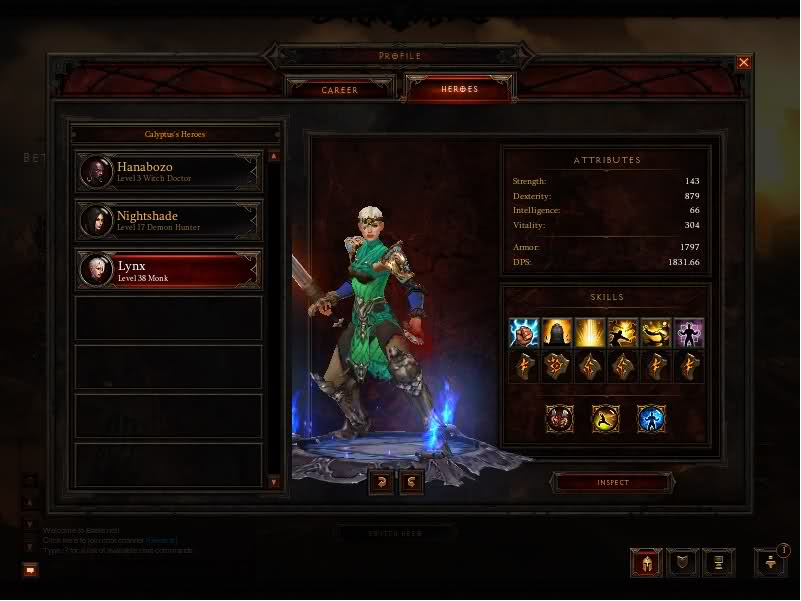
Task: Select the golden bell skill icon
Action: pyautogui.click(x=557, y=333)
